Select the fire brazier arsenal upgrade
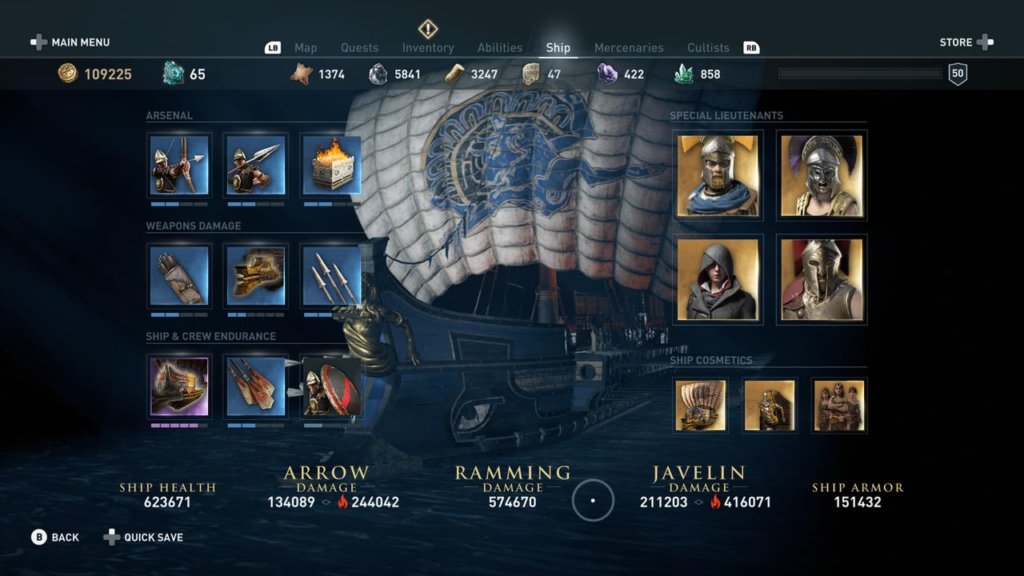The height and width of the screenshot is (576, 1024). (x=331, y=165)
